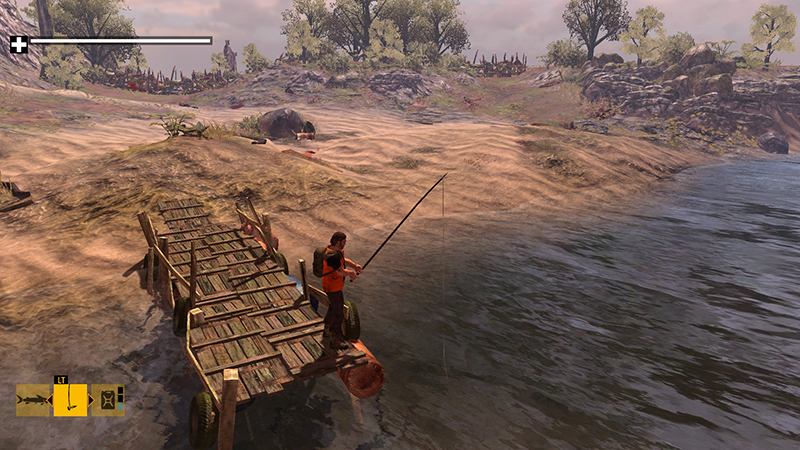800x450 pixels.
Task: Choose the highlighted fishing rod slot
Action: 70,400
